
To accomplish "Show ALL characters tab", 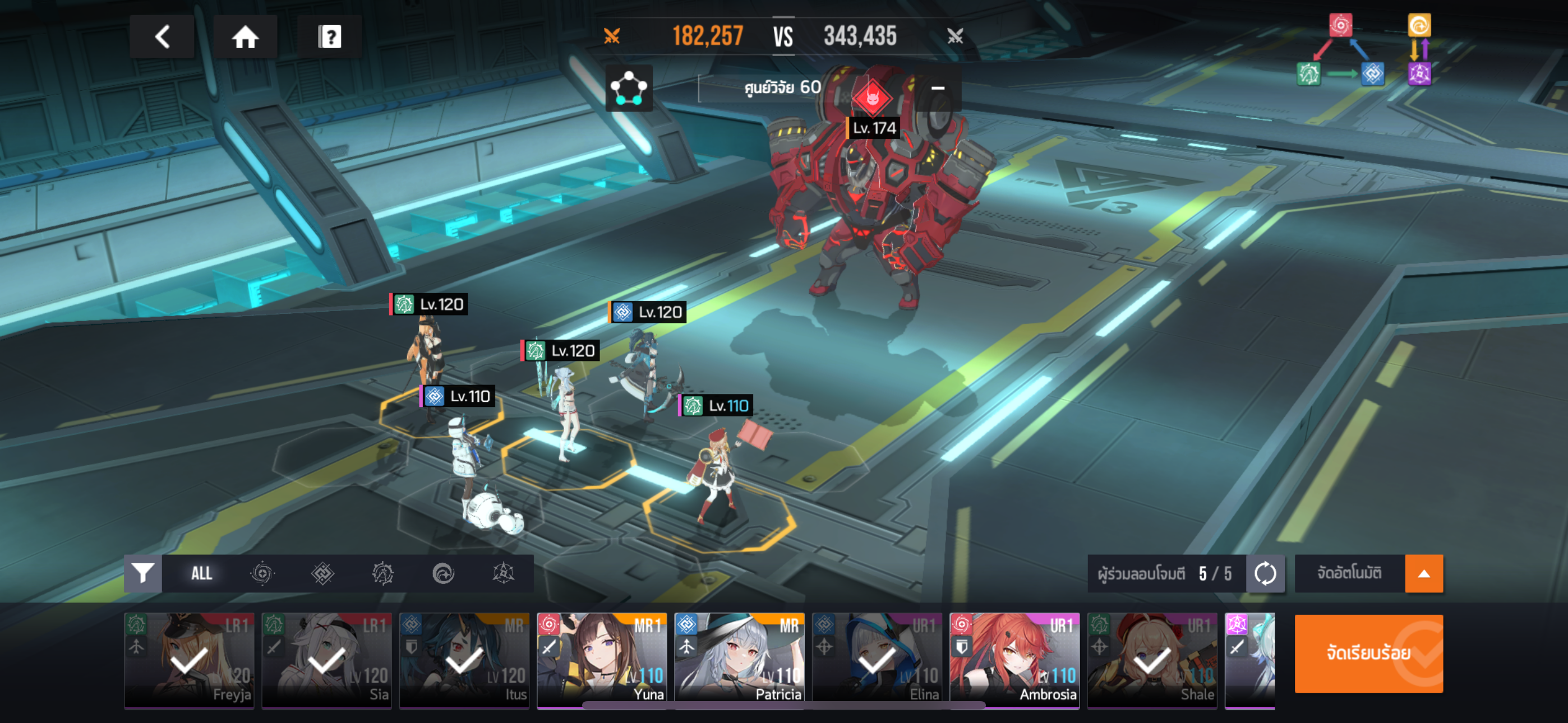I will point(201,573).
